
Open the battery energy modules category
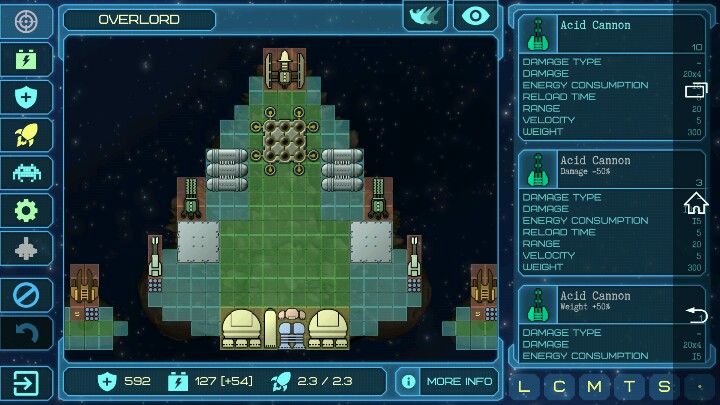(26, 59)
